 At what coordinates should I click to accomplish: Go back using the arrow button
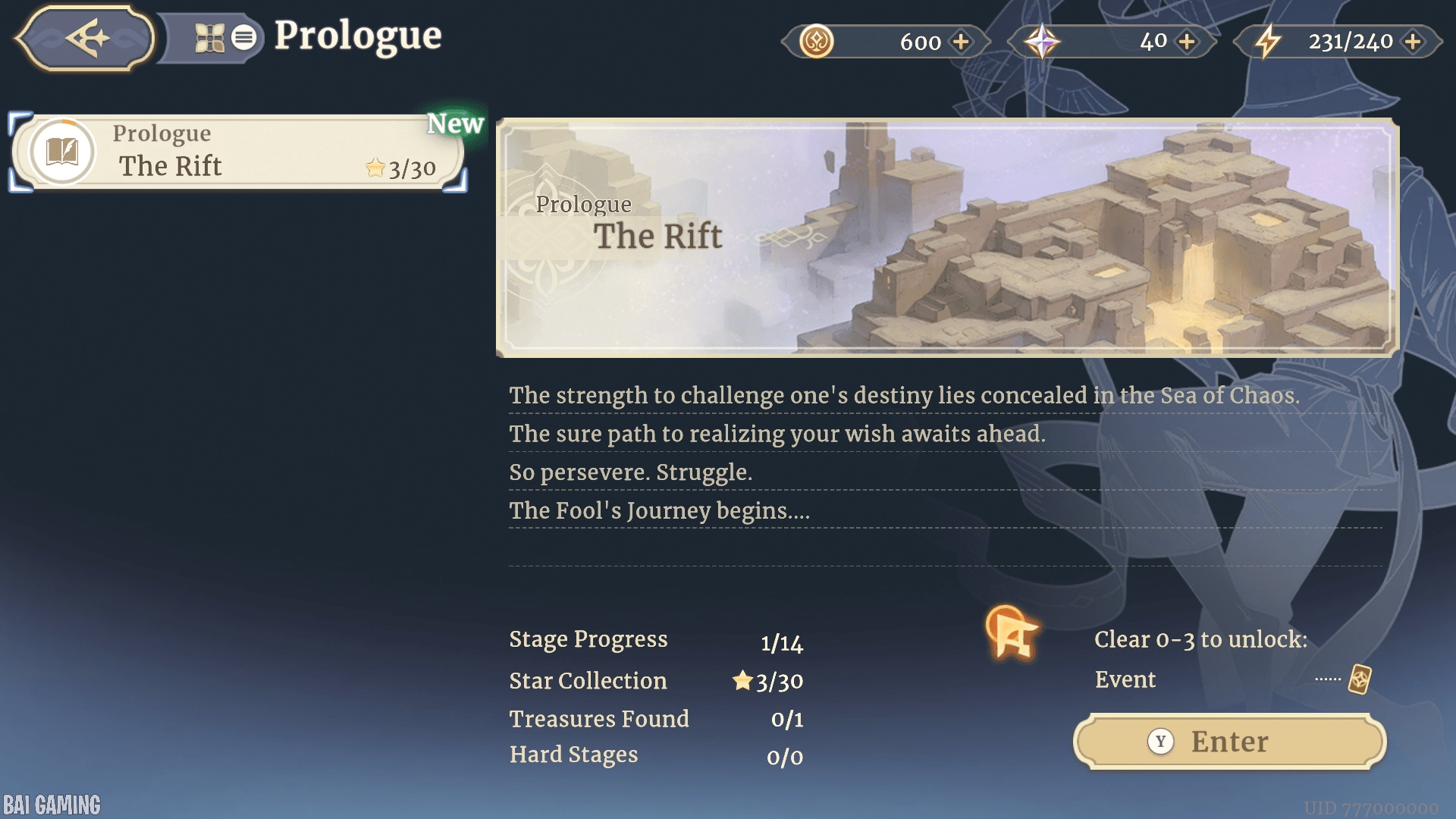(85, 38)
